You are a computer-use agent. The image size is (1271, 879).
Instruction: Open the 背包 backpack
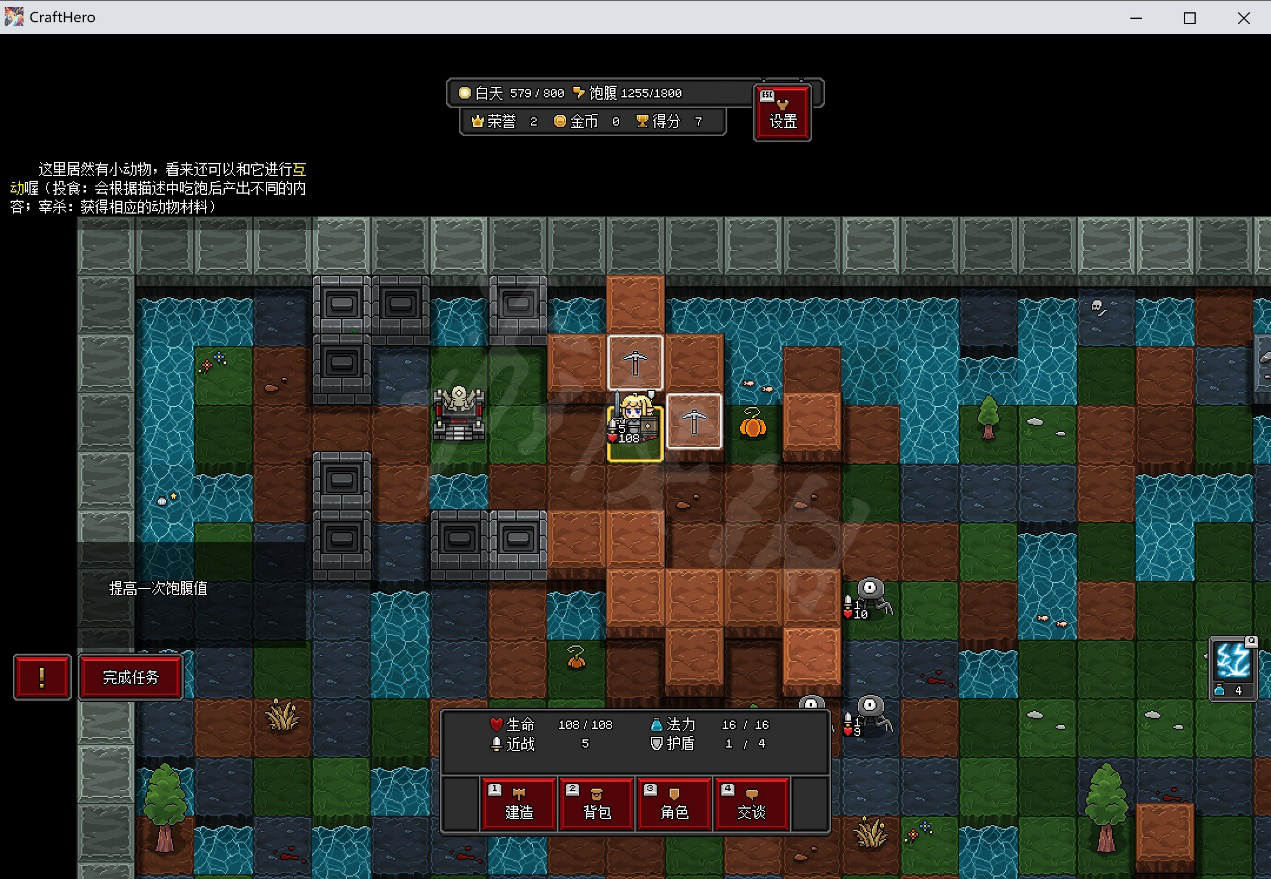point(597,803)
